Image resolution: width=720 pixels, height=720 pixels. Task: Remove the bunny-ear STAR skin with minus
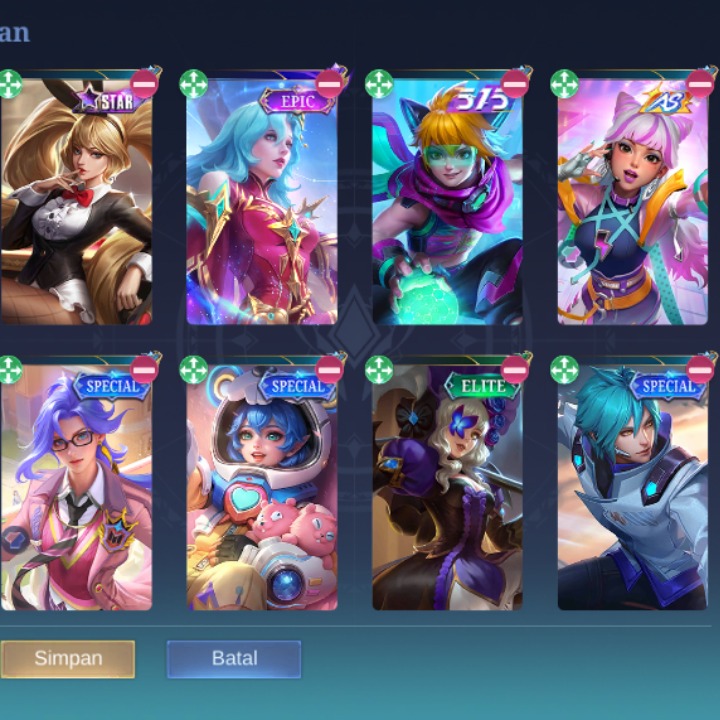click(x=144, y=84)
